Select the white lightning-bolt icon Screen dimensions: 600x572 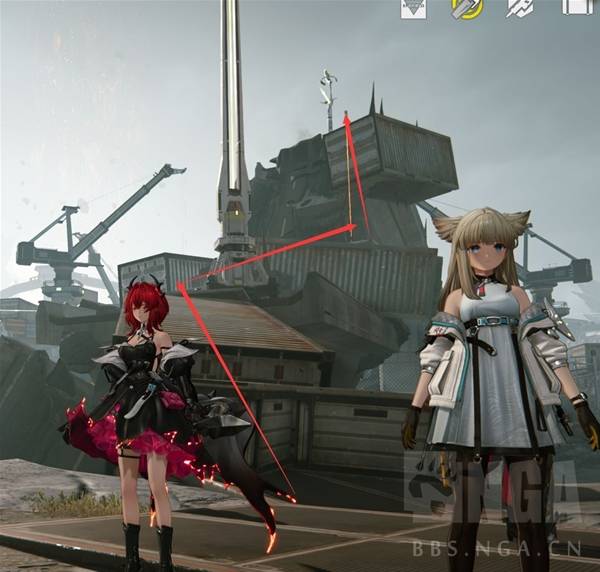(519, 8)
